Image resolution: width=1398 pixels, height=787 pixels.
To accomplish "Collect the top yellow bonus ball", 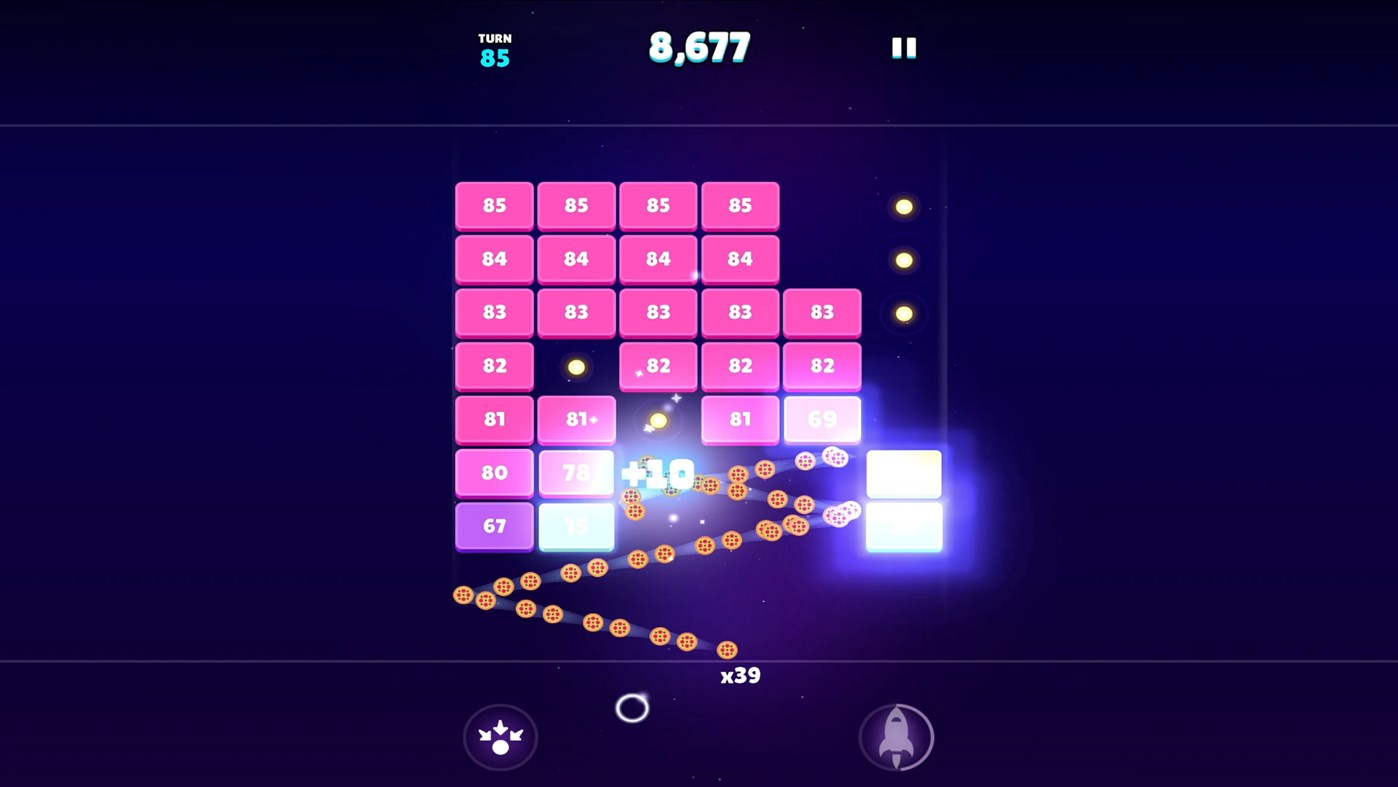I will (903, 206).
